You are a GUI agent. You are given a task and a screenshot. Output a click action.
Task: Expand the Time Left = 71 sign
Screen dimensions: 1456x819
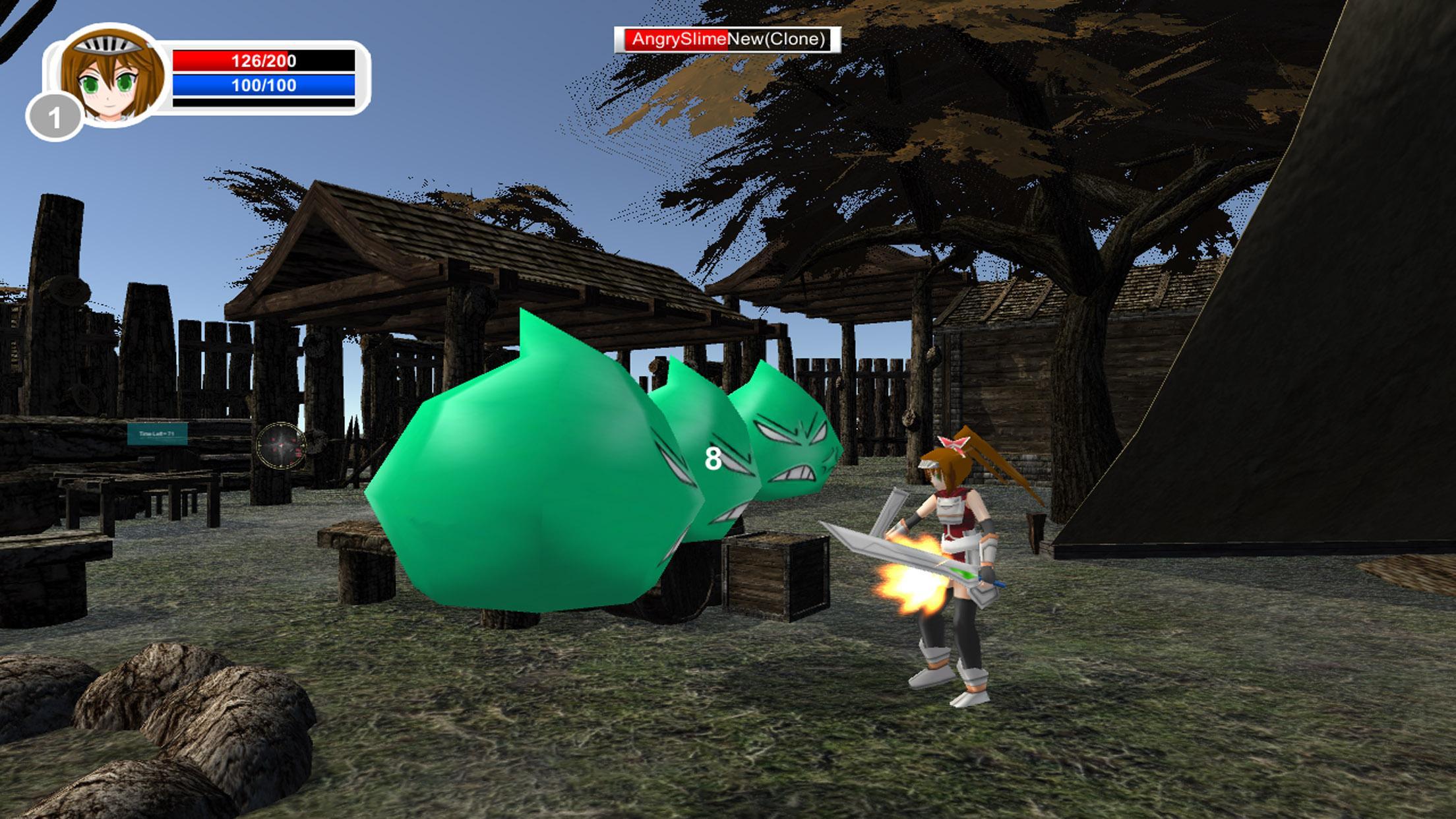click(x=156, y=435)
